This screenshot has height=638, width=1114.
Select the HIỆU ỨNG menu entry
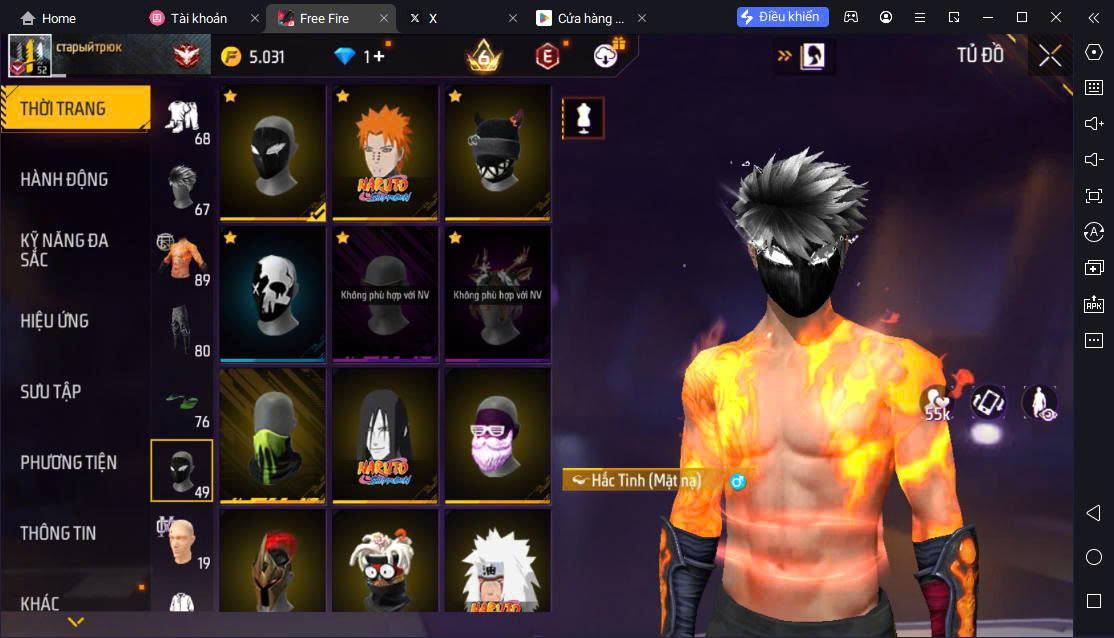coord(55,321)
